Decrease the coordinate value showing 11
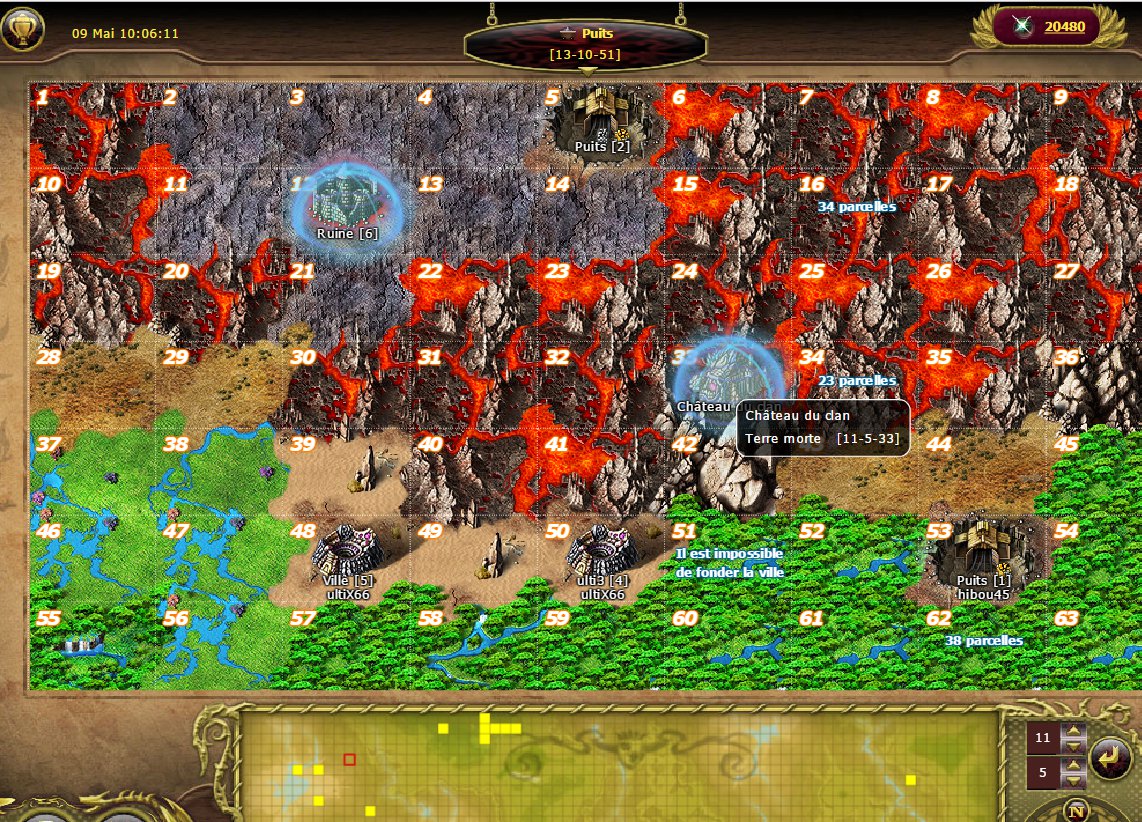 tap(1074, 746)
